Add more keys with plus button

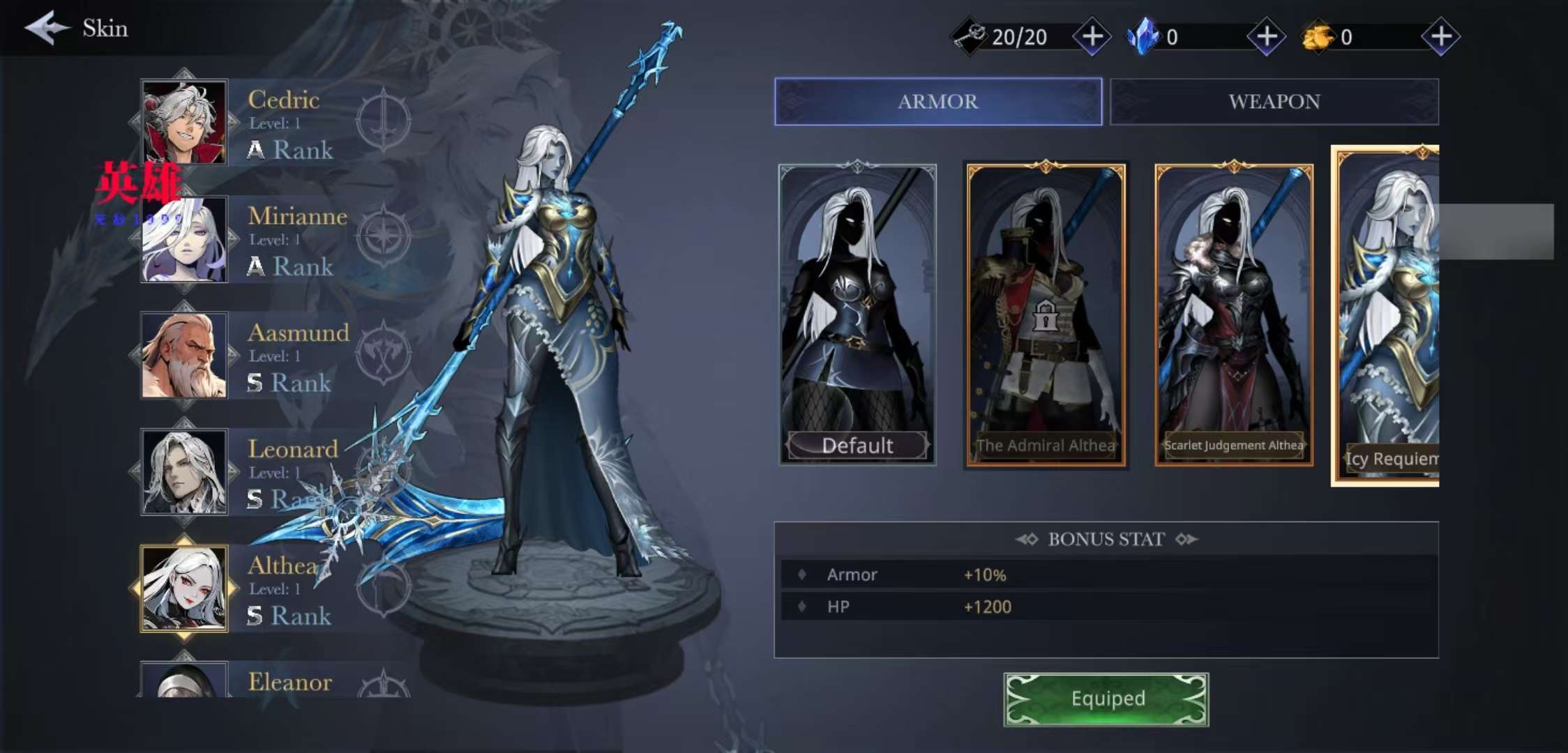[1092, 36]
